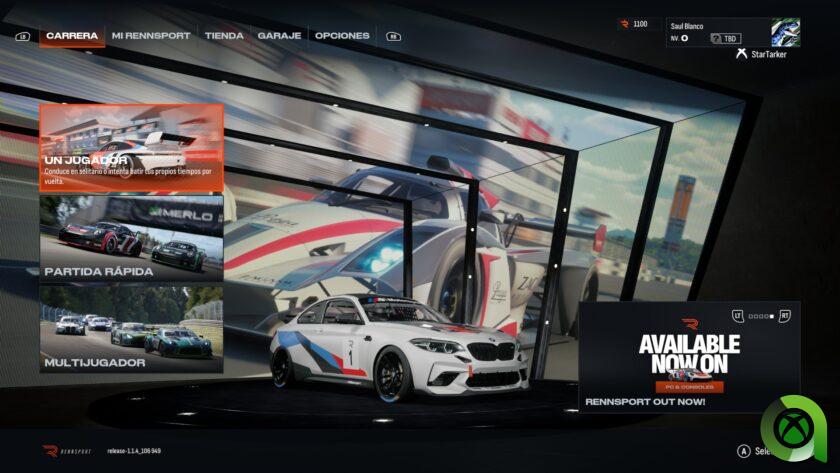The height and width of the screenshot is (473, 840).
Task: Go to the Tienda tab
Action: (x=224, y=36)
